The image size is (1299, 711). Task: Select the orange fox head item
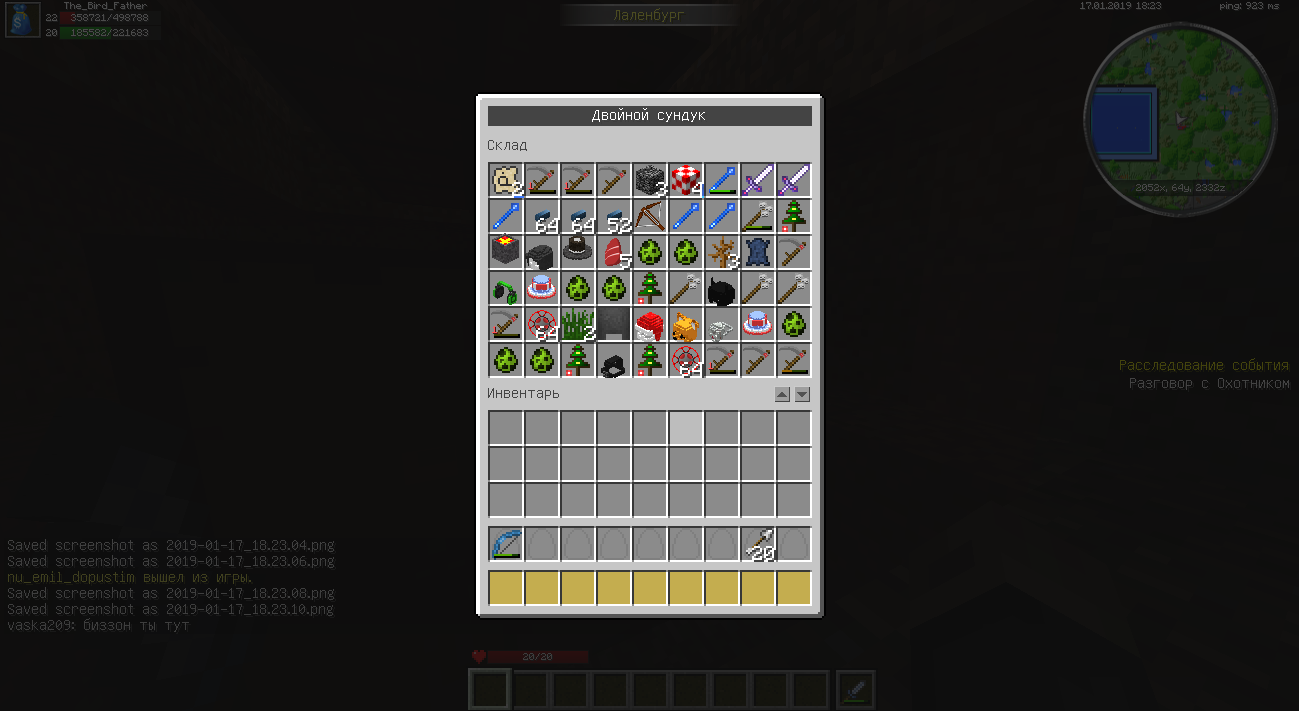[x=686, y=325]
